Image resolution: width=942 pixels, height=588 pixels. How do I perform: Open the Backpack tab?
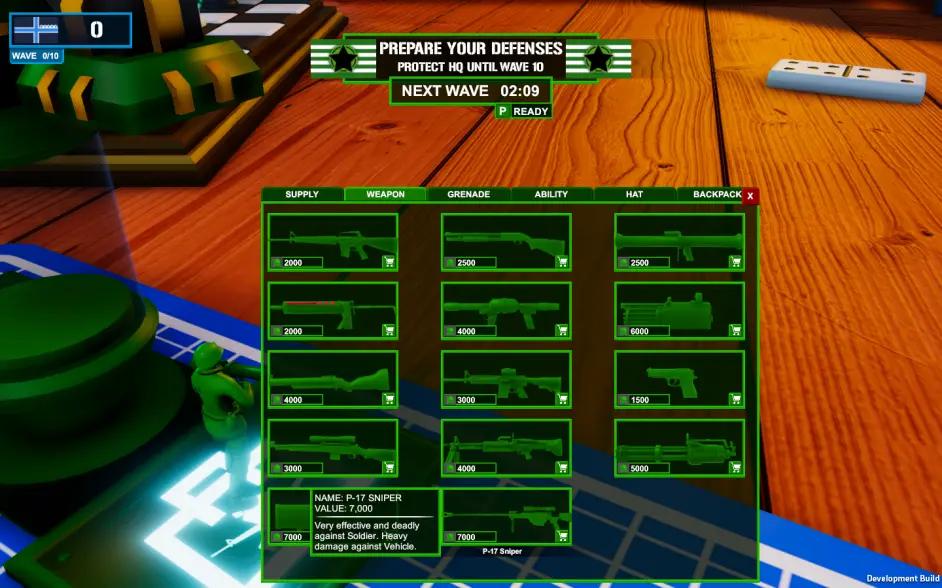point(715,194)
